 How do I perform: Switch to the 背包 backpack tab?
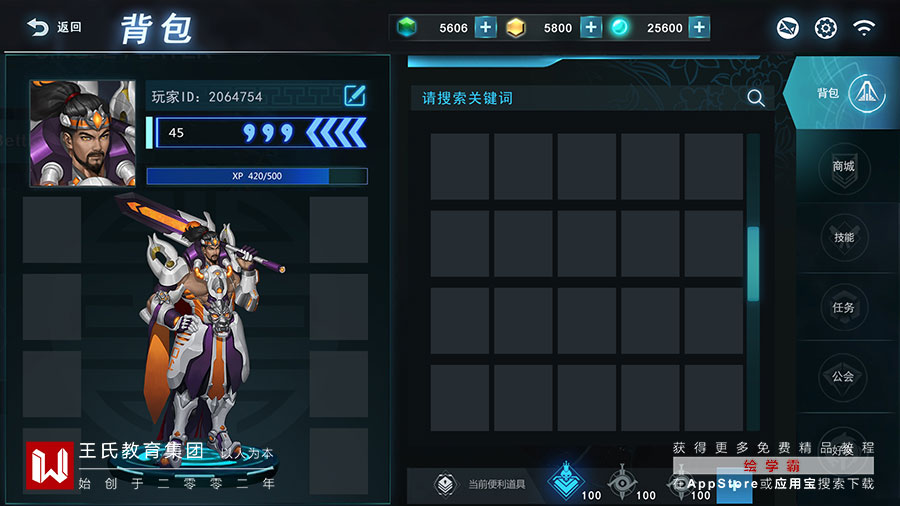click(x=845, y=94)
